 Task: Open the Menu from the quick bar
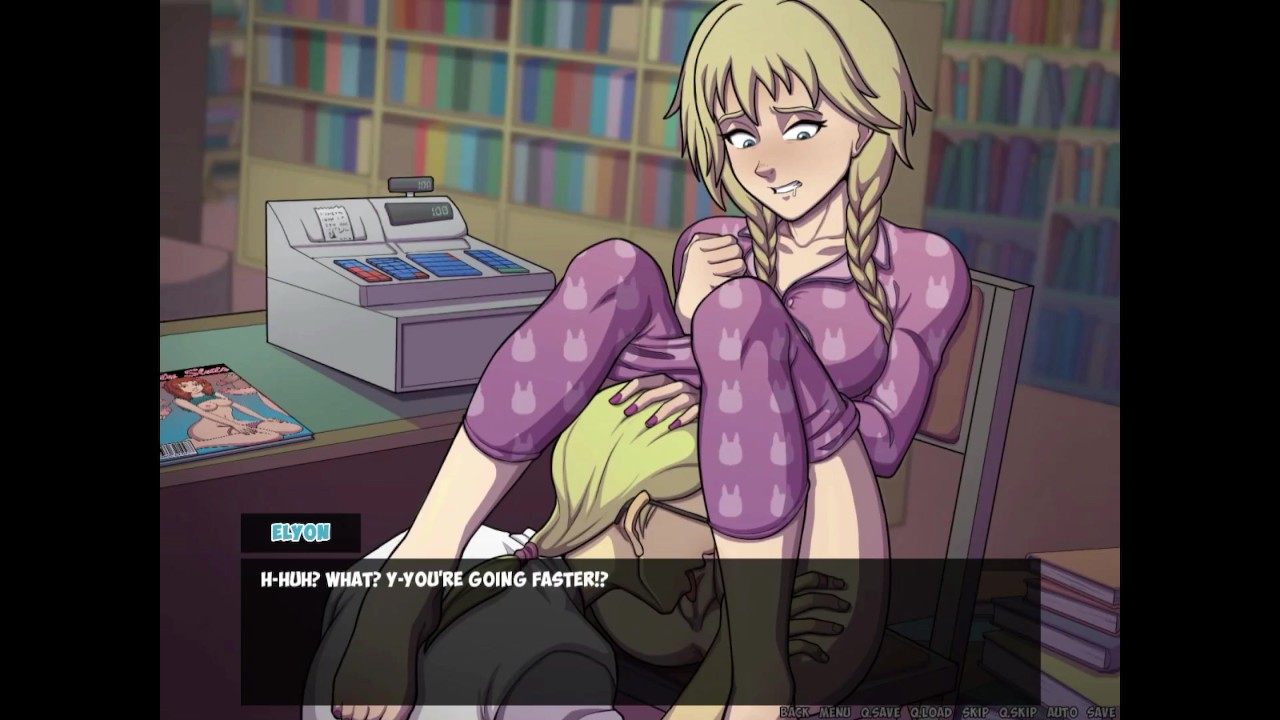834,712
